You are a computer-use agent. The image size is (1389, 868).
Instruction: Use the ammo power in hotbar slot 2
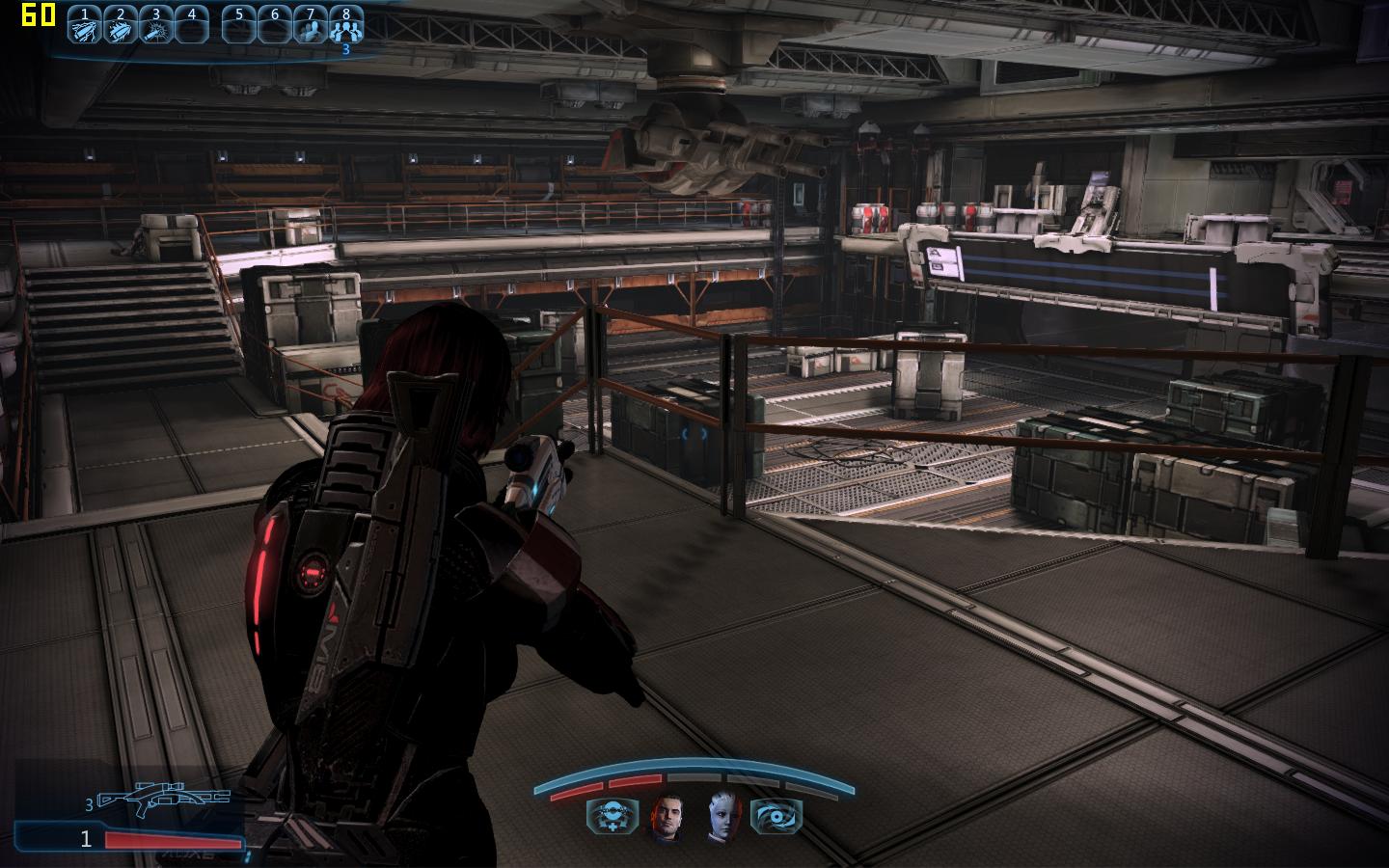(x=120, y=29)
